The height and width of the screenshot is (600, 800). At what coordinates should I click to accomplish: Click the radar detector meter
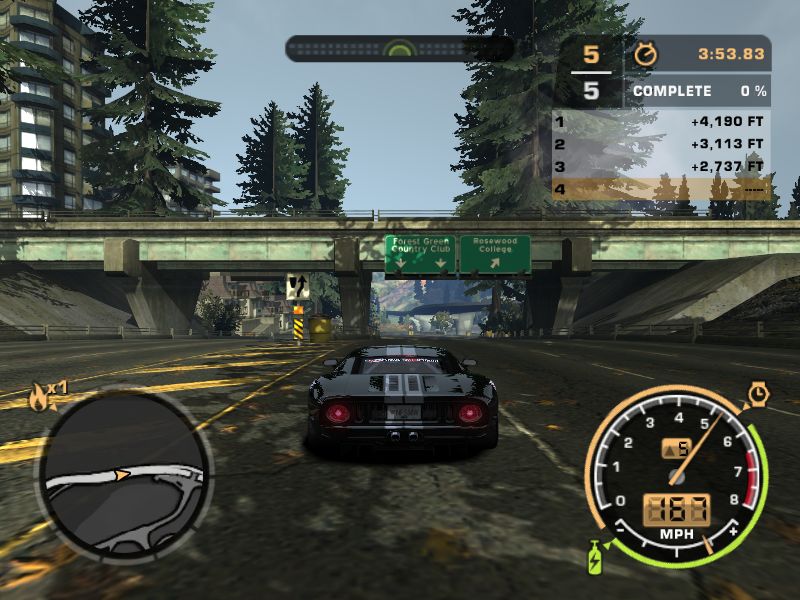tap(399, 48)
